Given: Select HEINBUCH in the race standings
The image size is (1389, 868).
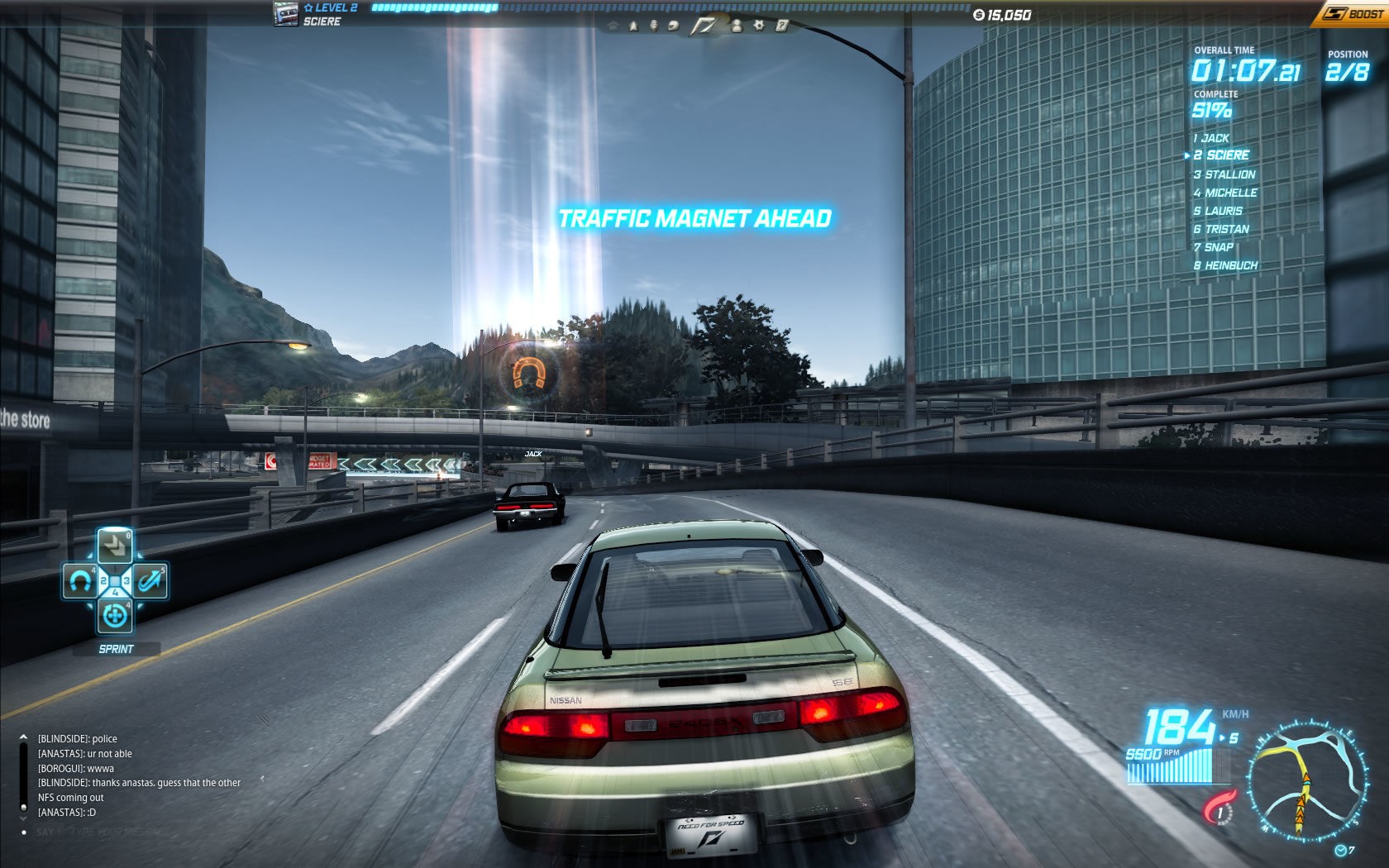Looking at the screenshot, I should click(1229, 265).
